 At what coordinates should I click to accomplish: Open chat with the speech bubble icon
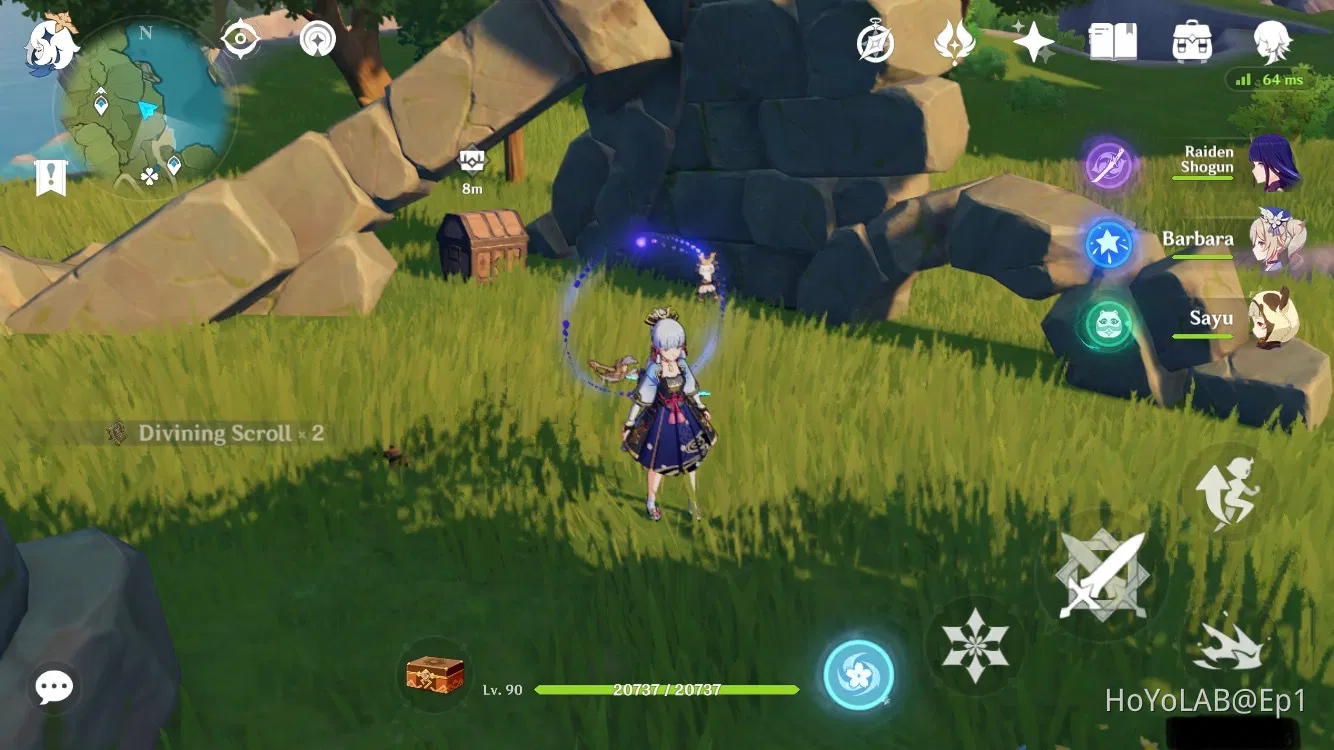[53, 686]
